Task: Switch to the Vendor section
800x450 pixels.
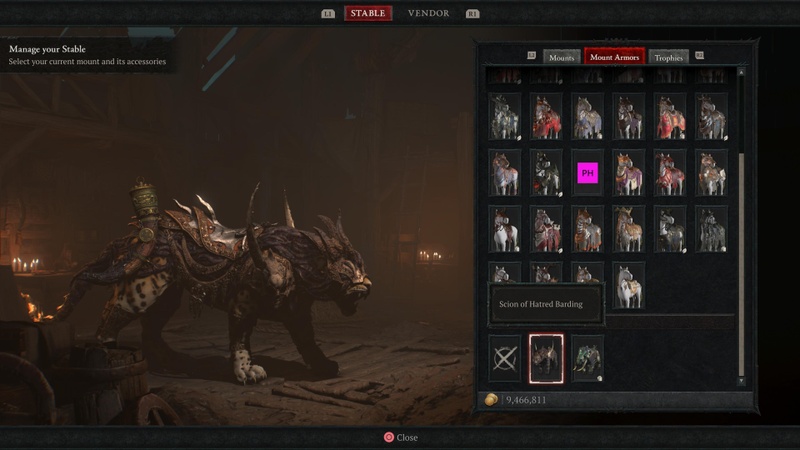Action: [x=428, y=13]
